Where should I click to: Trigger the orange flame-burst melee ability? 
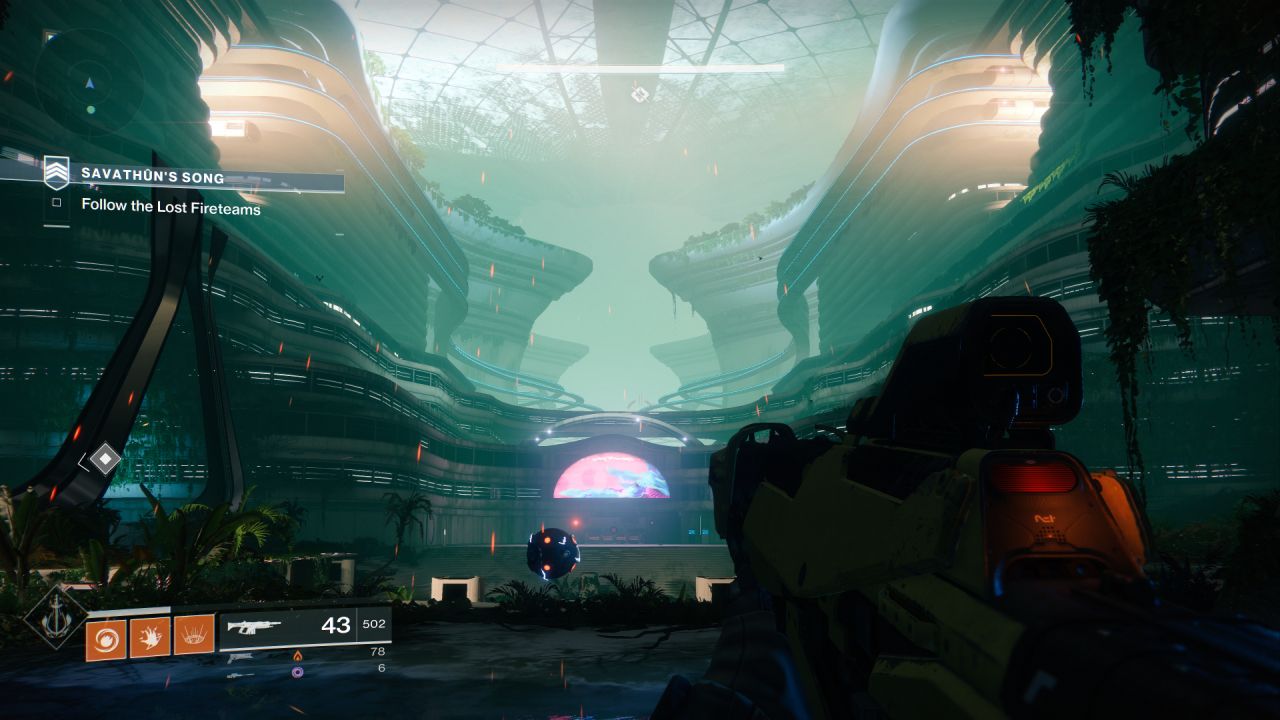coord(150,637)
